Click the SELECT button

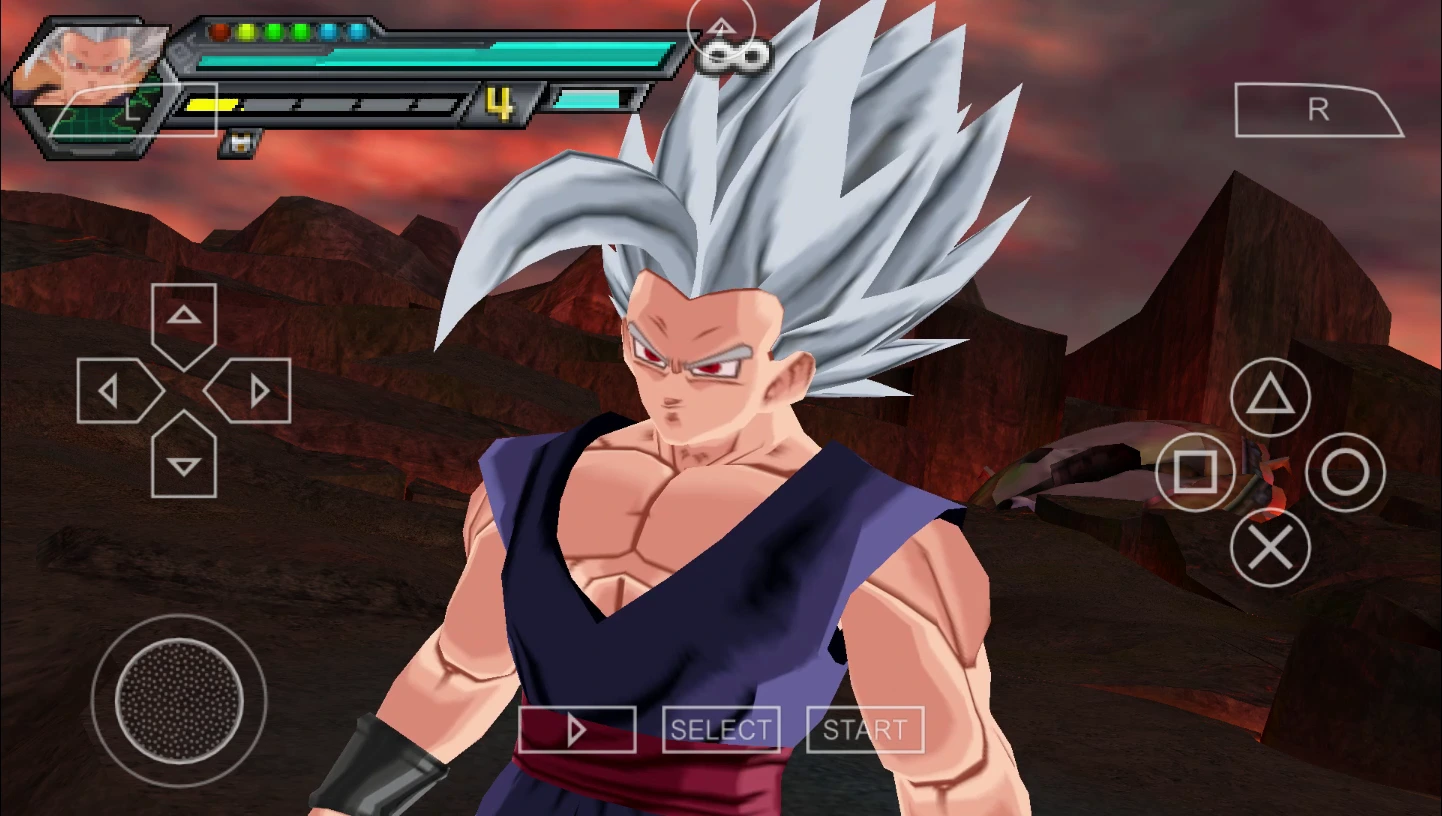[721, 730]
